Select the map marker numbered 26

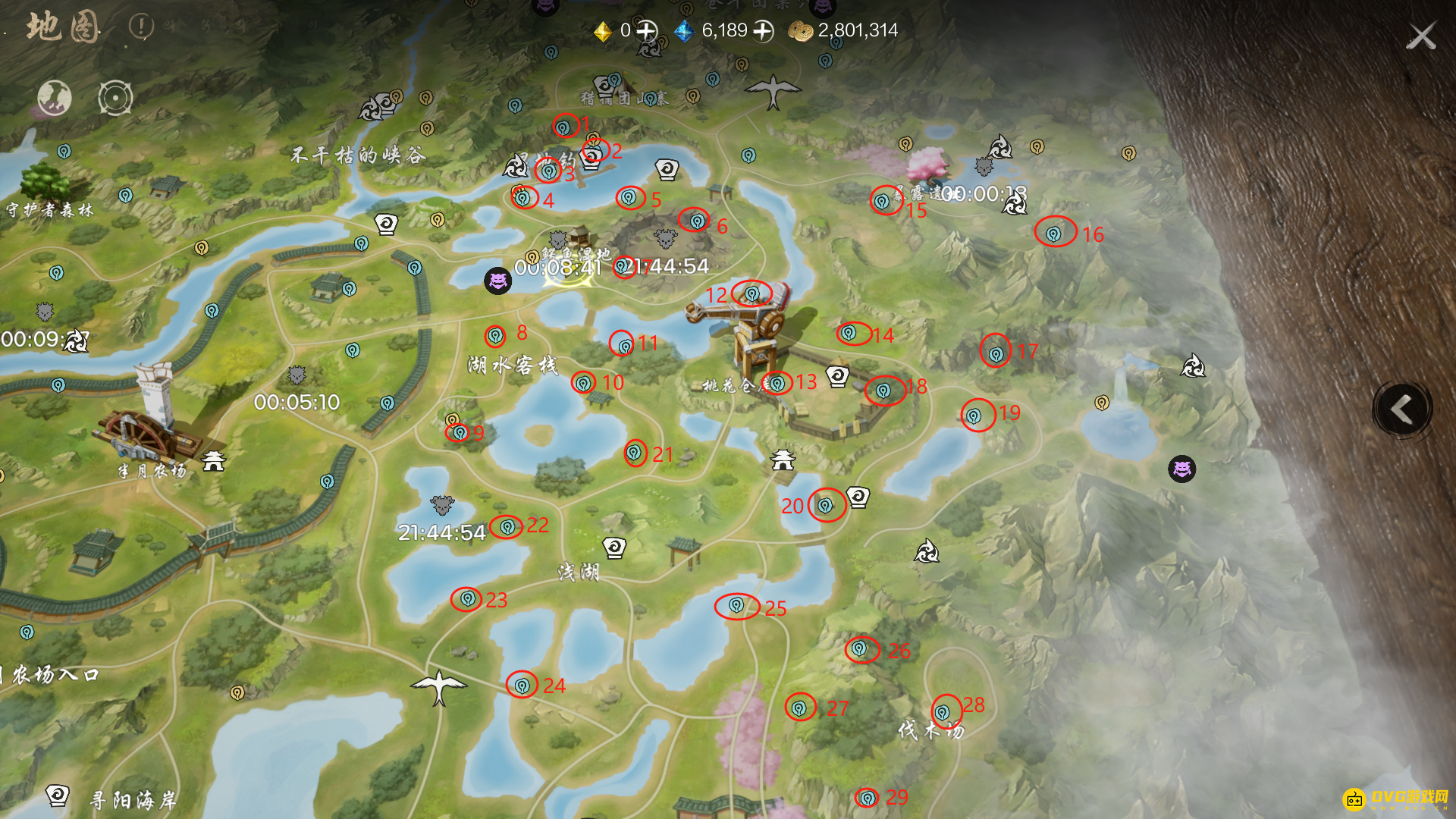coord(859,648)
